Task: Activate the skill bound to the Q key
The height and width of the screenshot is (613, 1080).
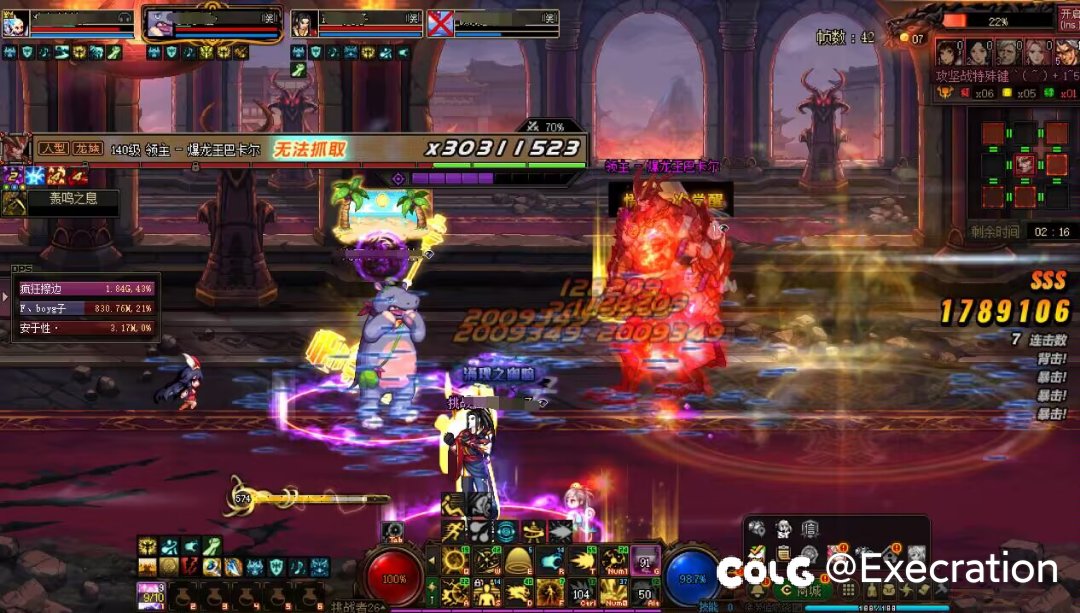Action: coord(454,560)
